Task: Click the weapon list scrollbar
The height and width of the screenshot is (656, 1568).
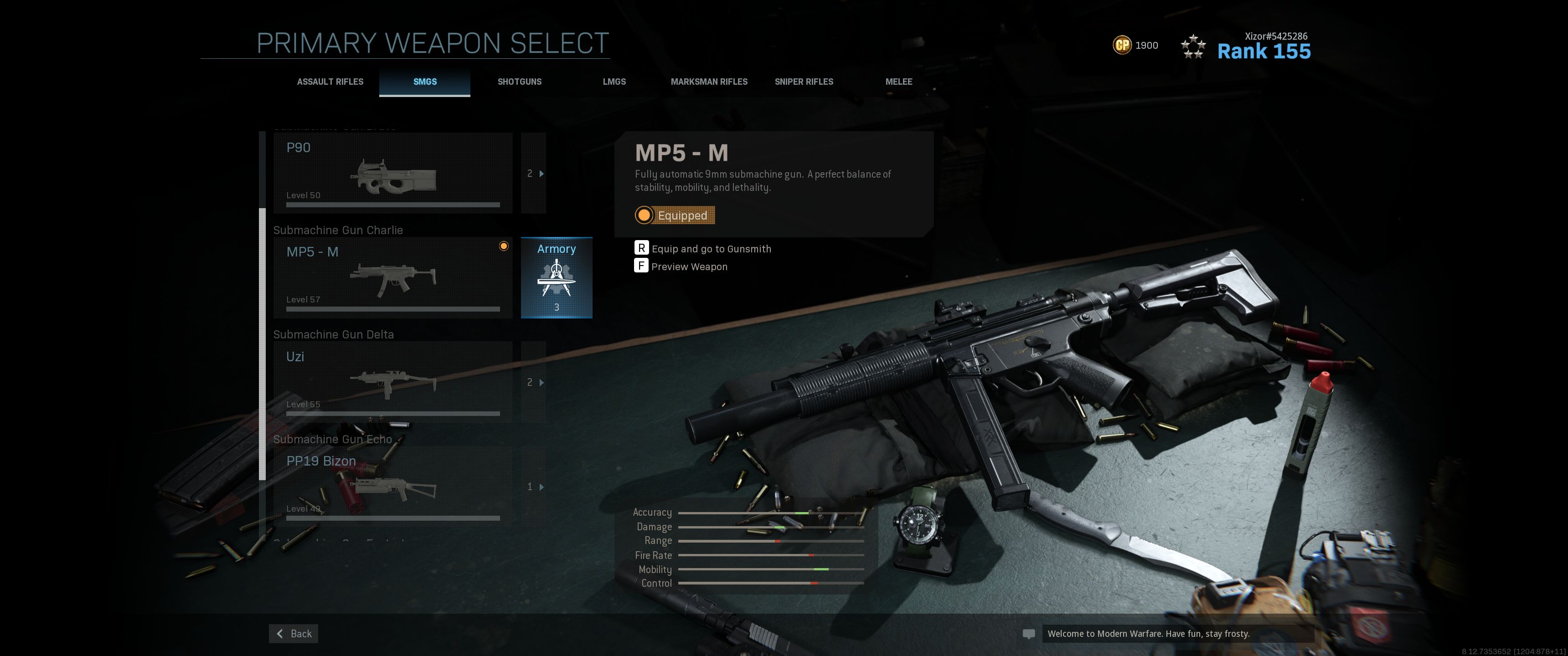Action: click(263, 344)
